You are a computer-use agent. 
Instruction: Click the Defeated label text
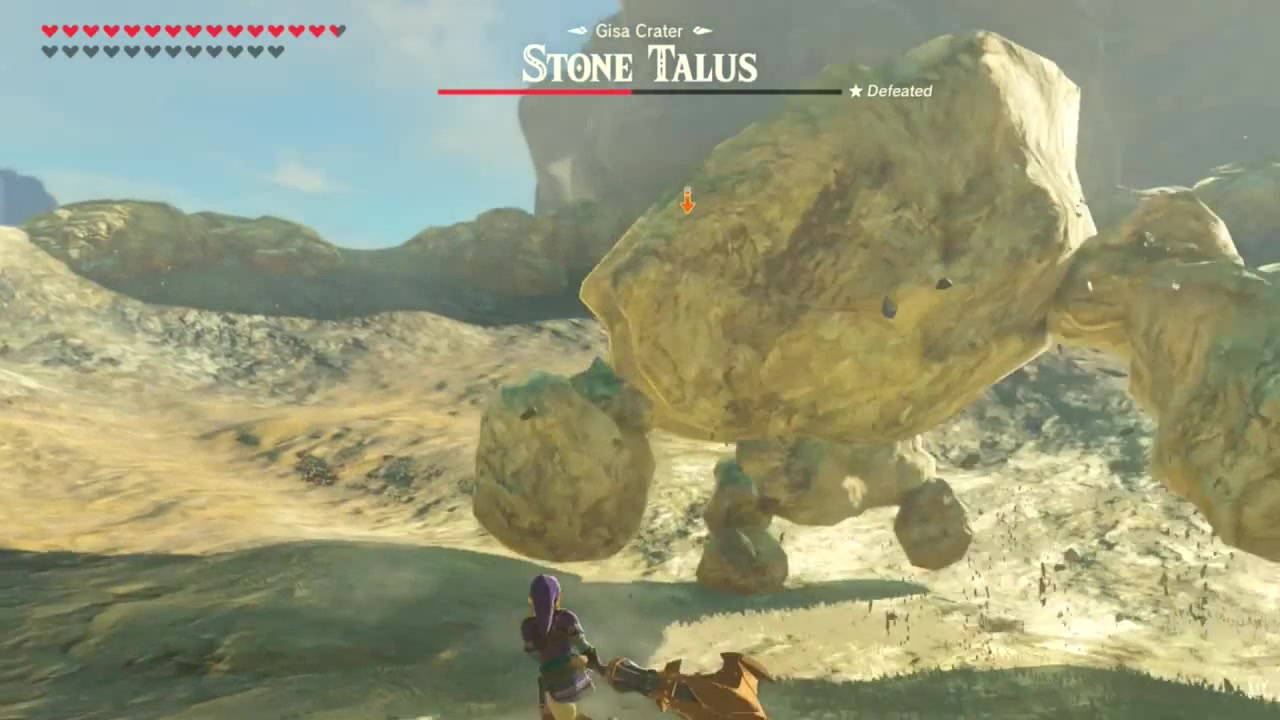click(x=898, y=91)
